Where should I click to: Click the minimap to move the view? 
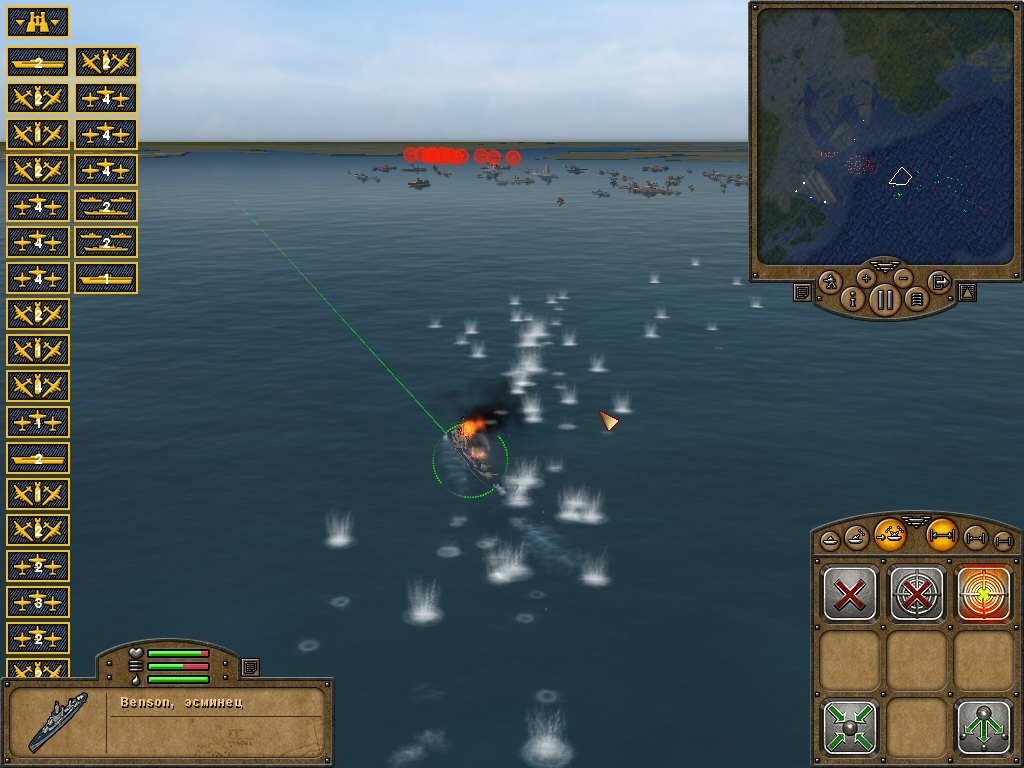click(x=883, y=141)
